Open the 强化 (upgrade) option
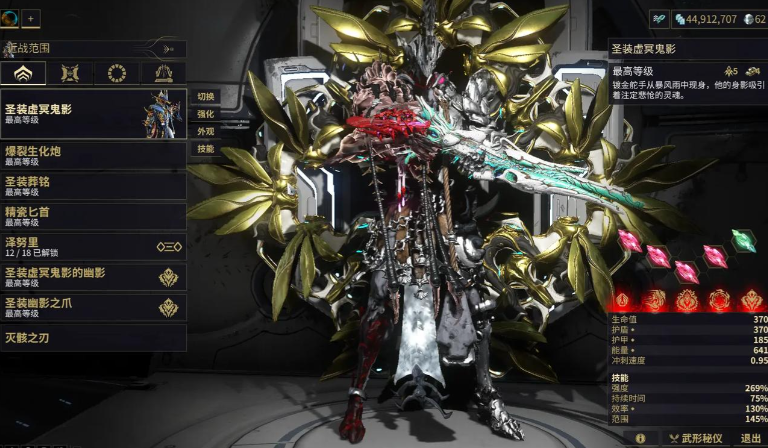This screenshot has height=448, width=768. click(x=205, y=114)
